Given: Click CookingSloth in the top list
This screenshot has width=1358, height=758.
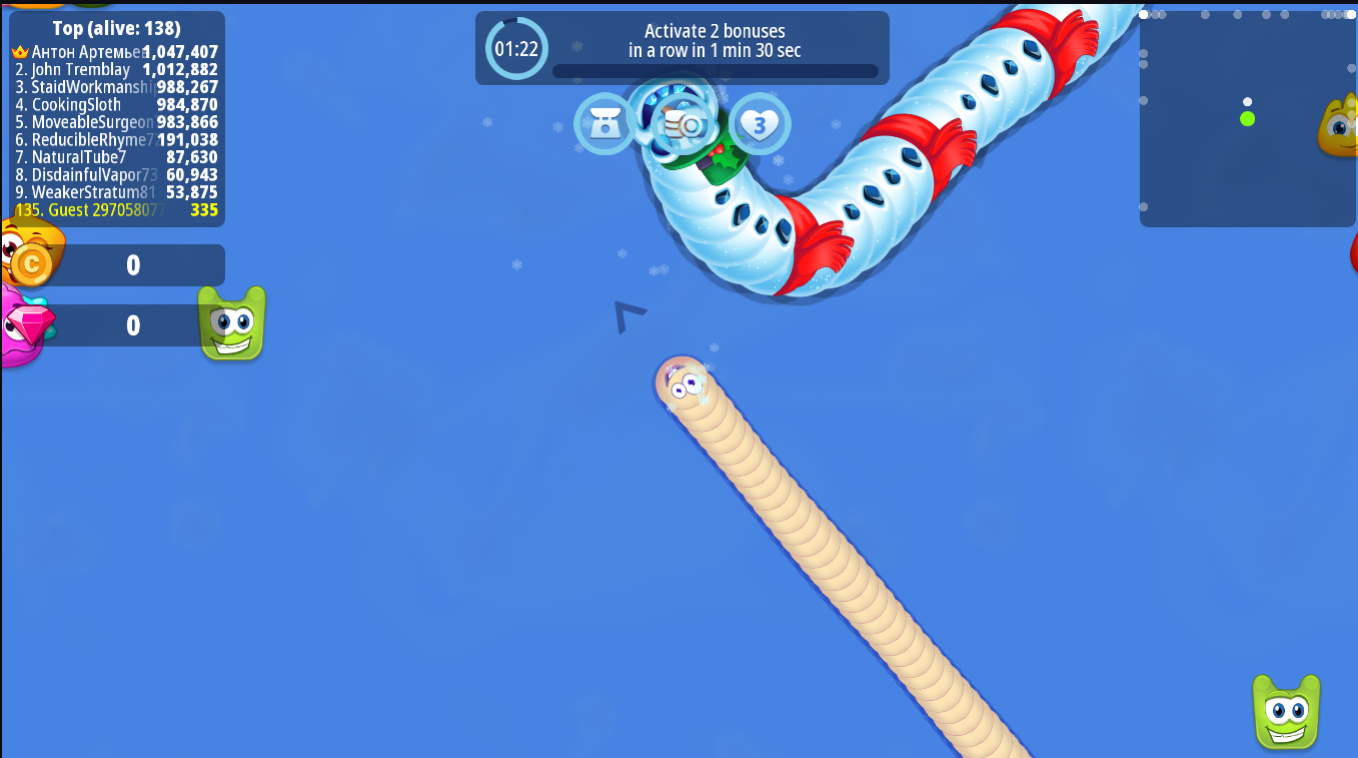Looking at the screenshot, I should 116,105.
